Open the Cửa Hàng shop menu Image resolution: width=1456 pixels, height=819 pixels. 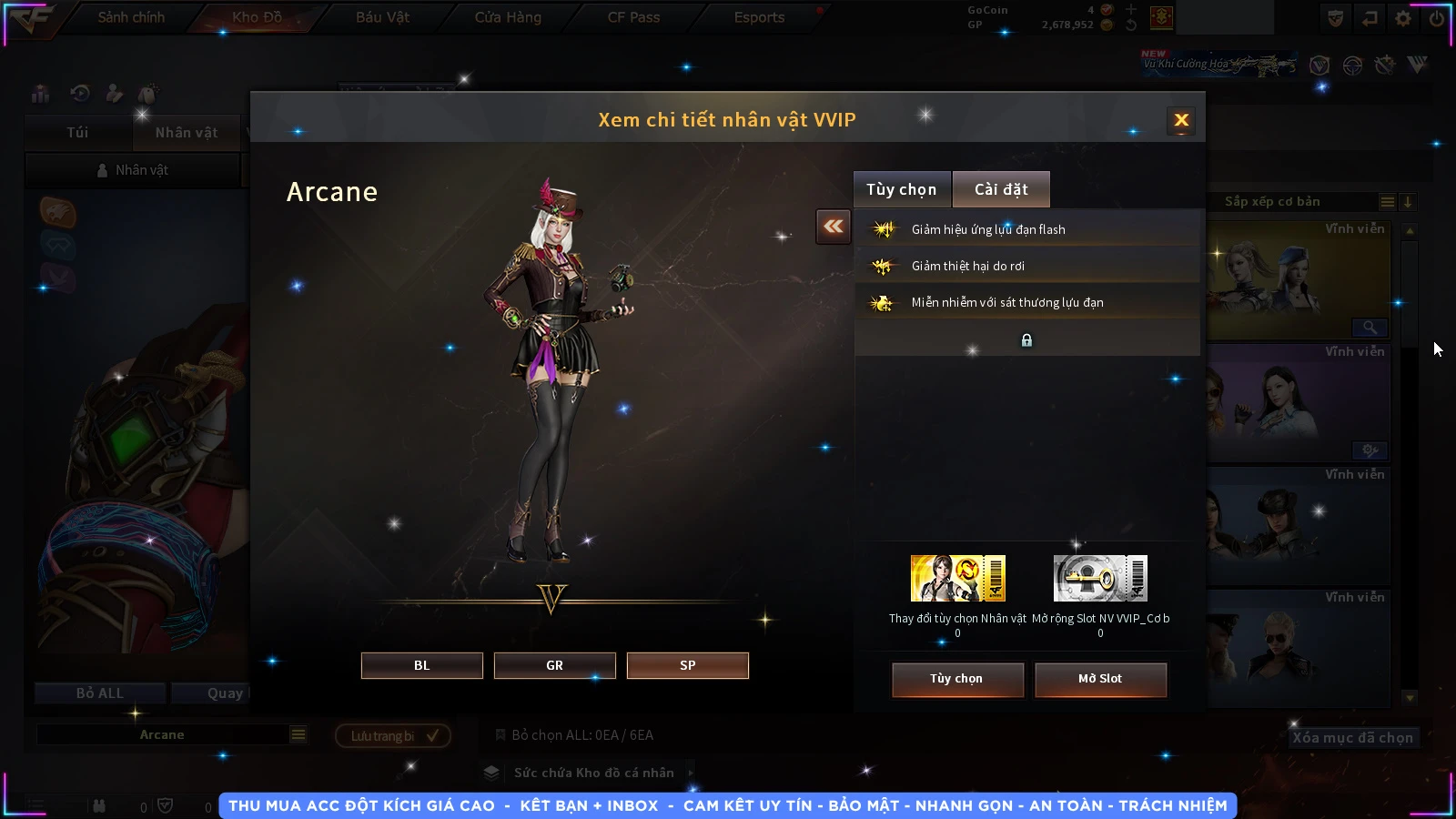(508, 17)
